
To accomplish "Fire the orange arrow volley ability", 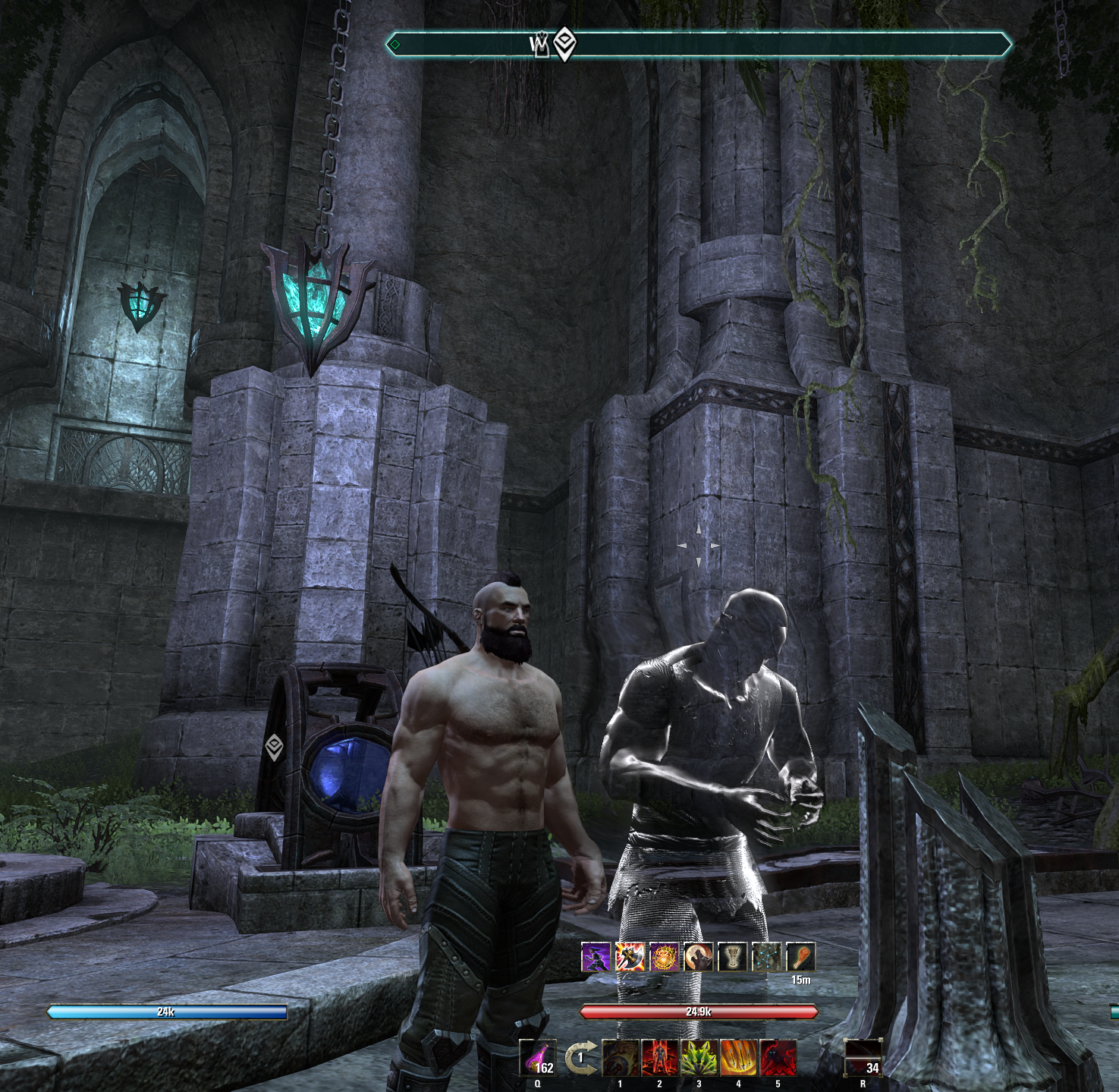I will coord(739,1058).
